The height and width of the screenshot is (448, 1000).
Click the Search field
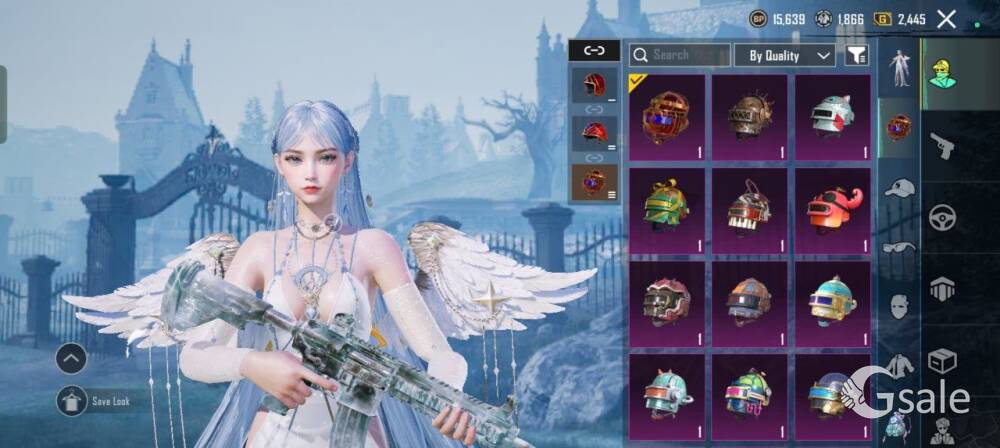[x=680, y=55]
